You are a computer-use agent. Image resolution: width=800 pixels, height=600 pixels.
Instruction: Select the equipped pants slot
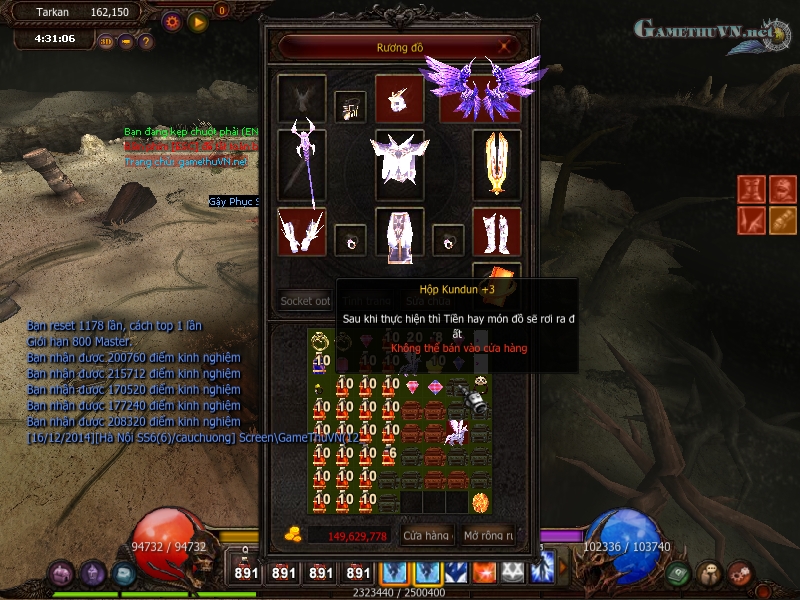399,232
